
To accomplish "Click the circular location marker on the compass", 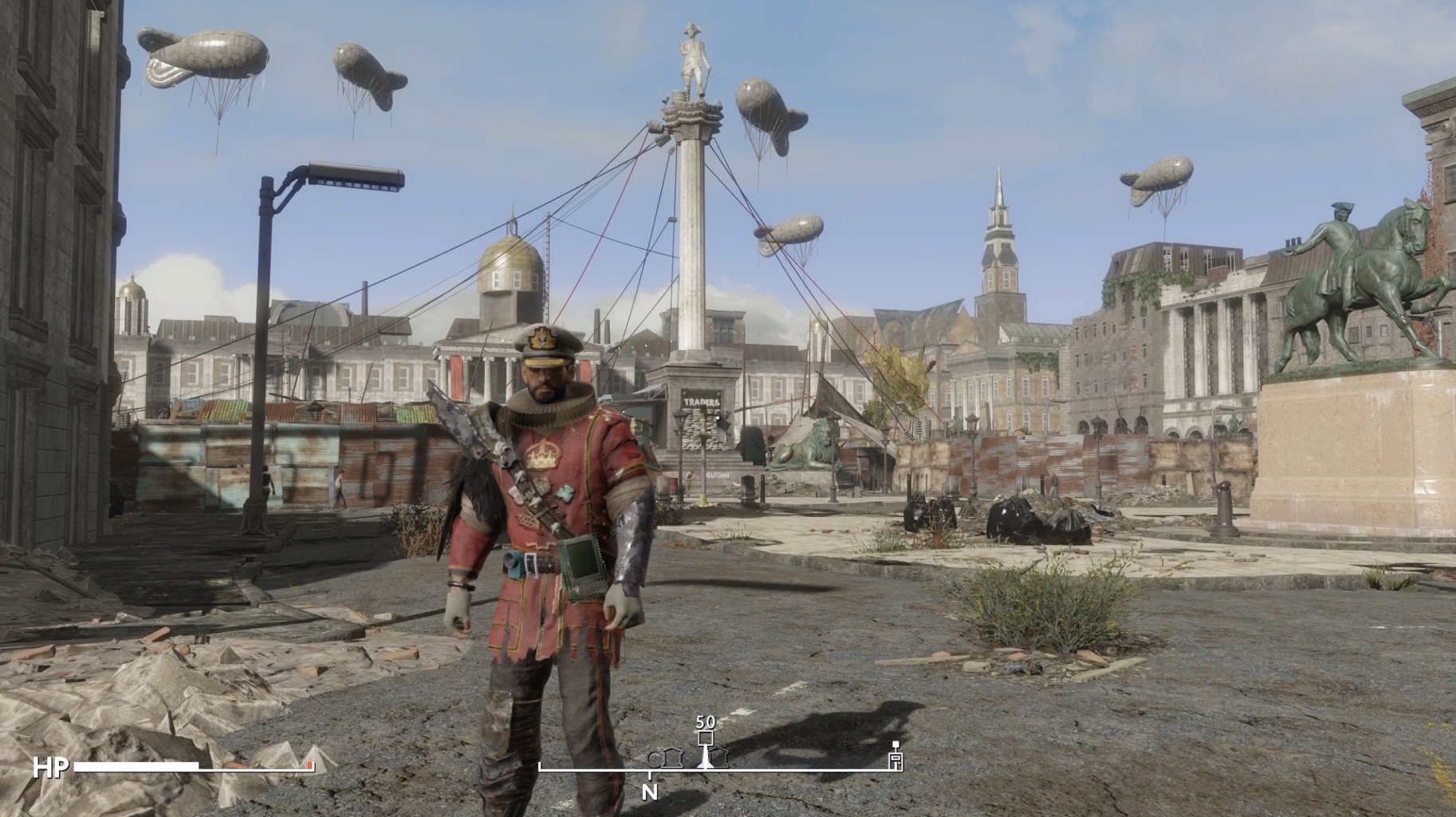I will point(655,758).
